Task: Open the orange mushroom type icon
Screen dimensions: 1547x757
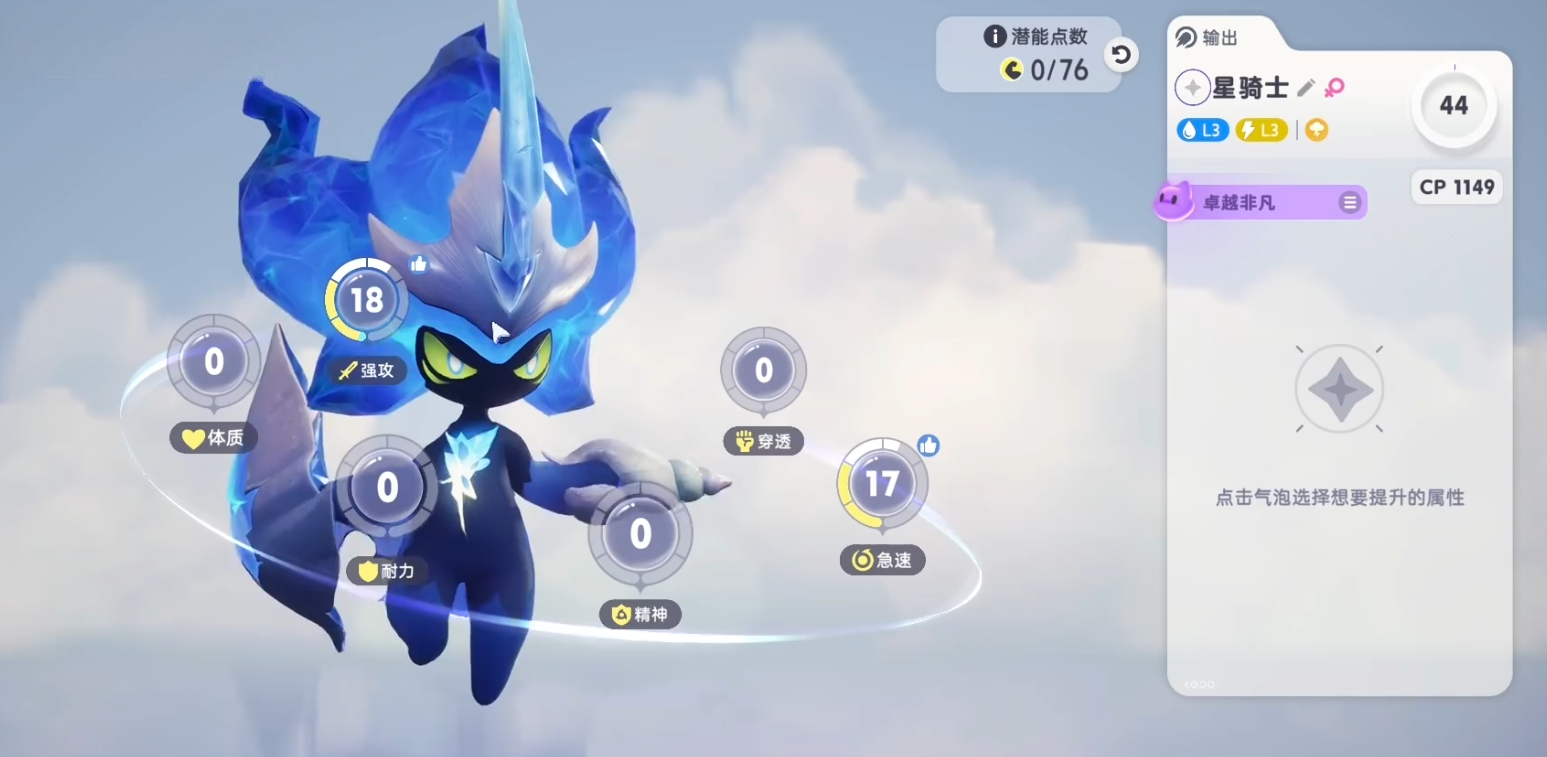Action: click(1316, 130)
